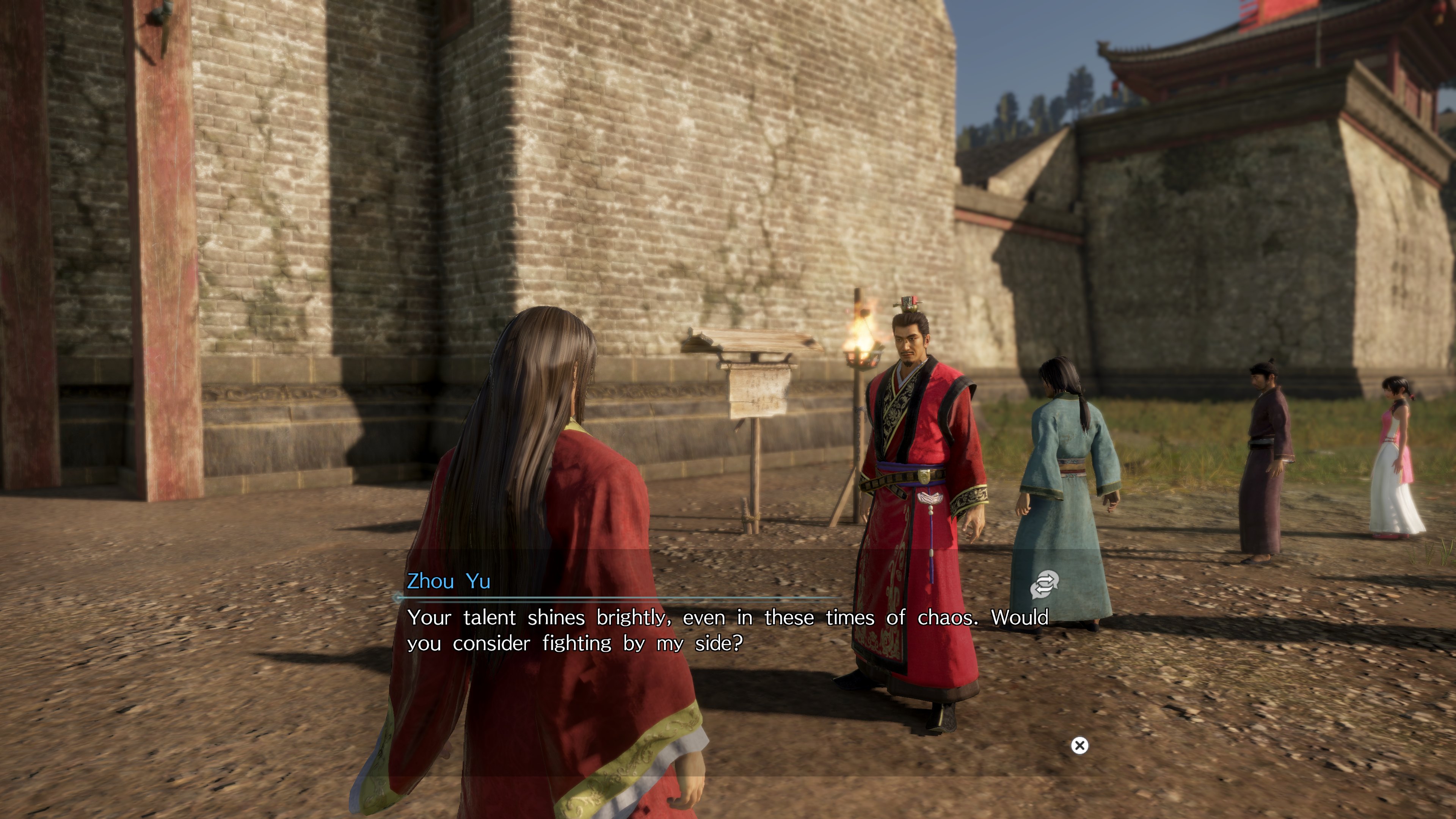
Task: Click the X button to end the conversation
Action: click(1079, 745)
